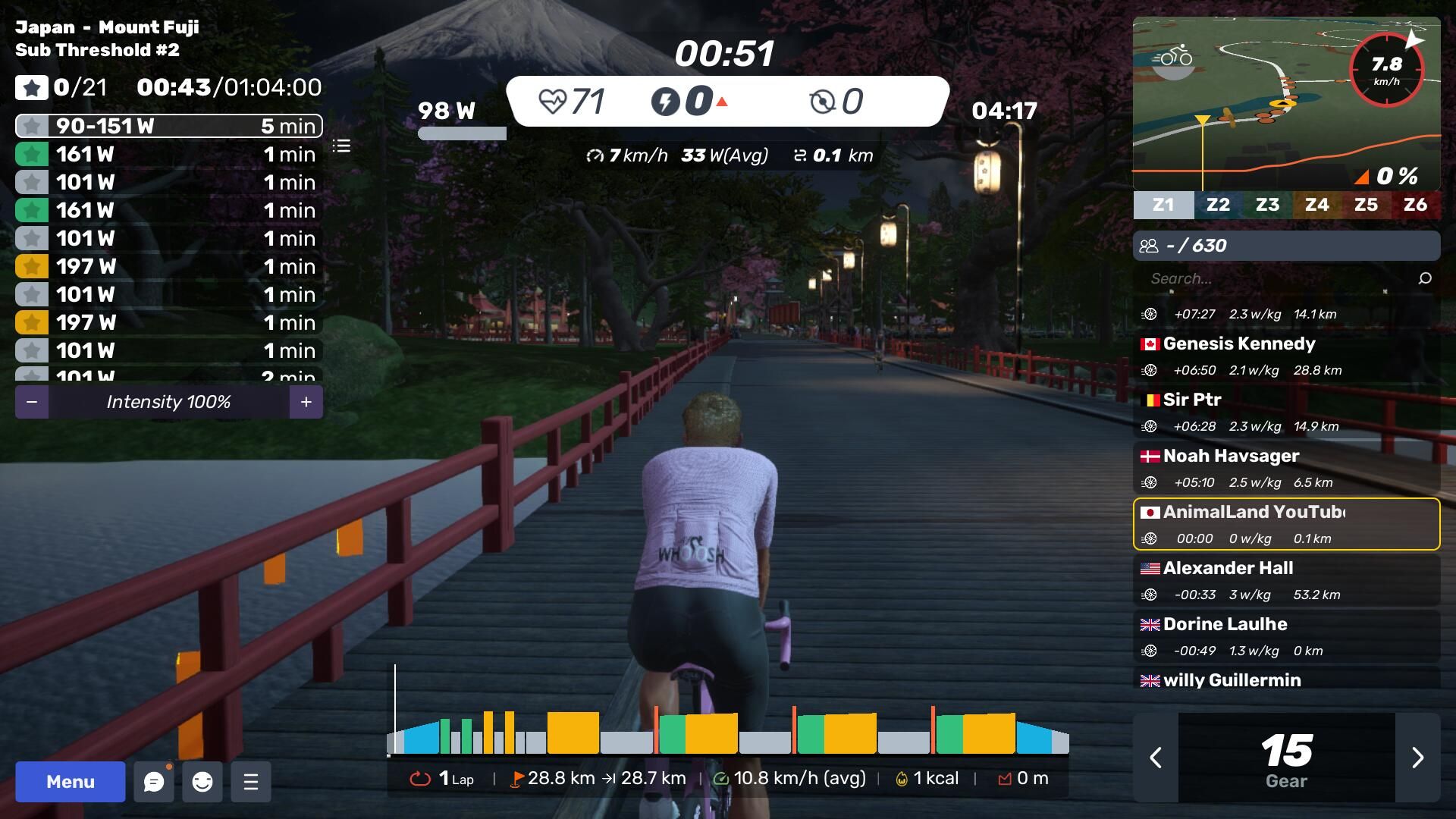Open the chat speech bubble icon
1456x819 pixels.
click(x=154, y=782)
